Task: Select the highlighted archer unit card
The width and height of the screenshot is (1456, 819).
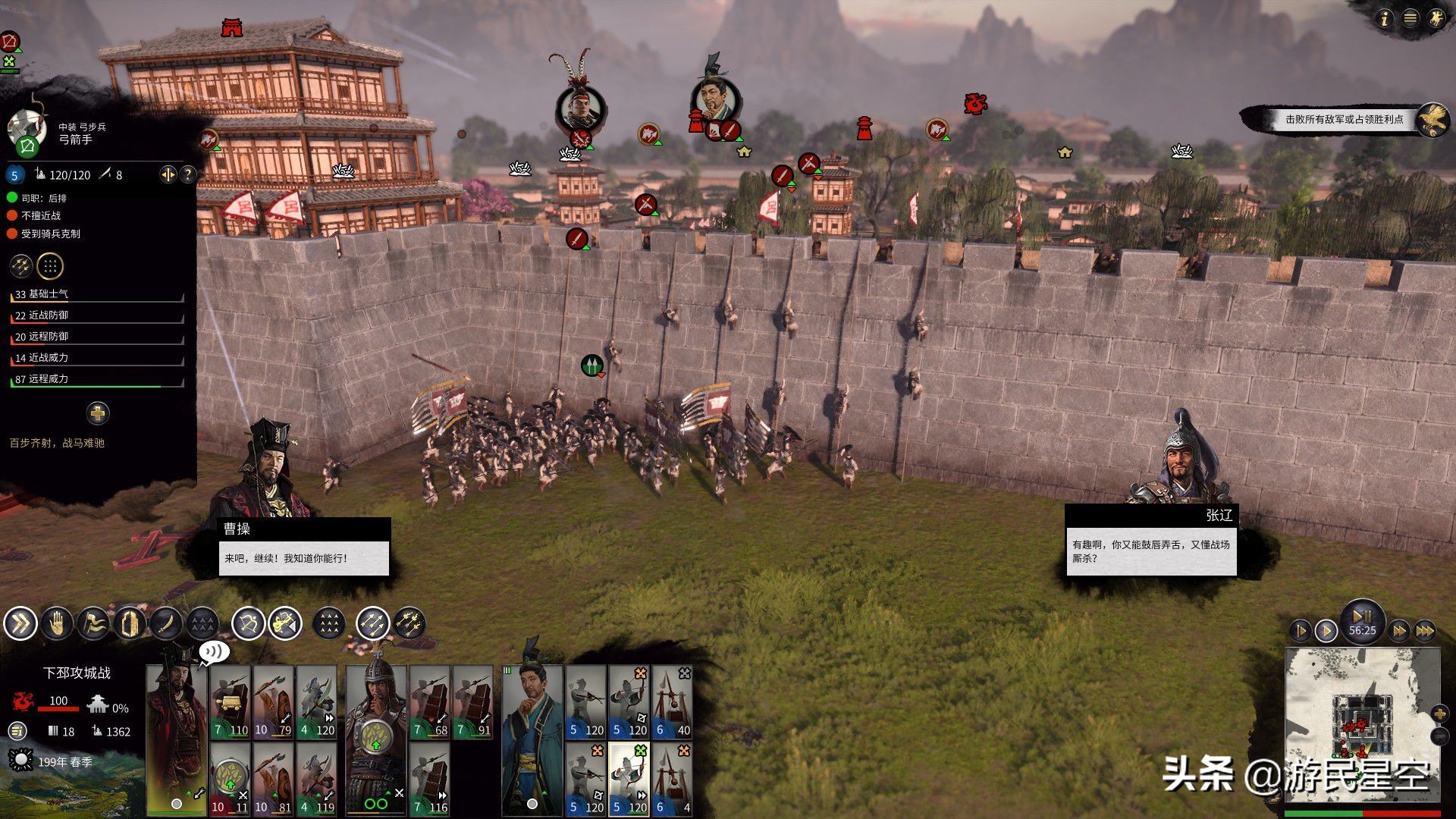Action: pyautogui.click(x=629, y=779)
